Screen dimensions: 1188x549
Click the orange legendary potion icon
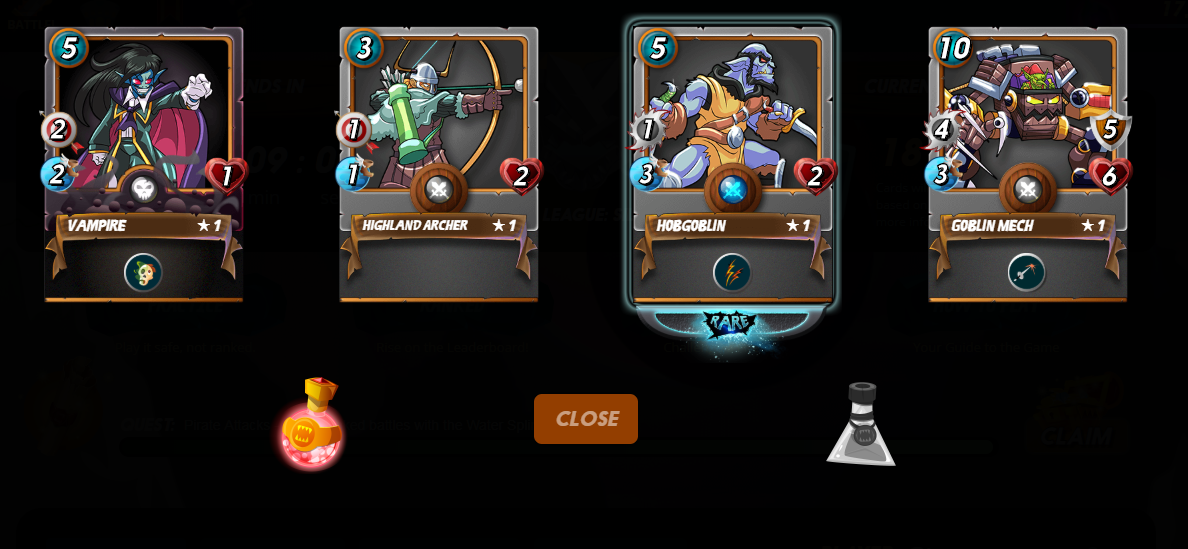[312, 424]
